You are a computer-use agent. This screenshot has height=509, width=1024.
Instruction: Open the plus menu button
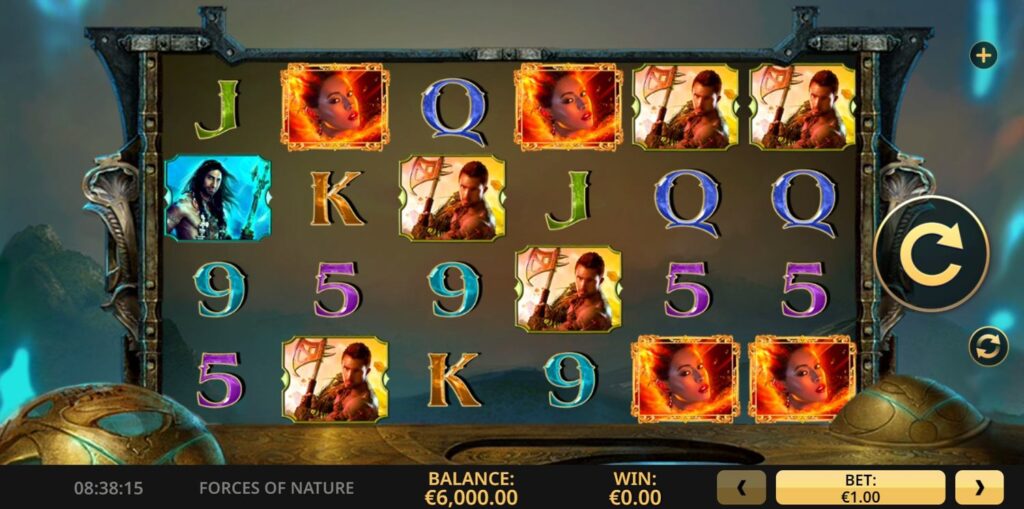click(983, 56)
